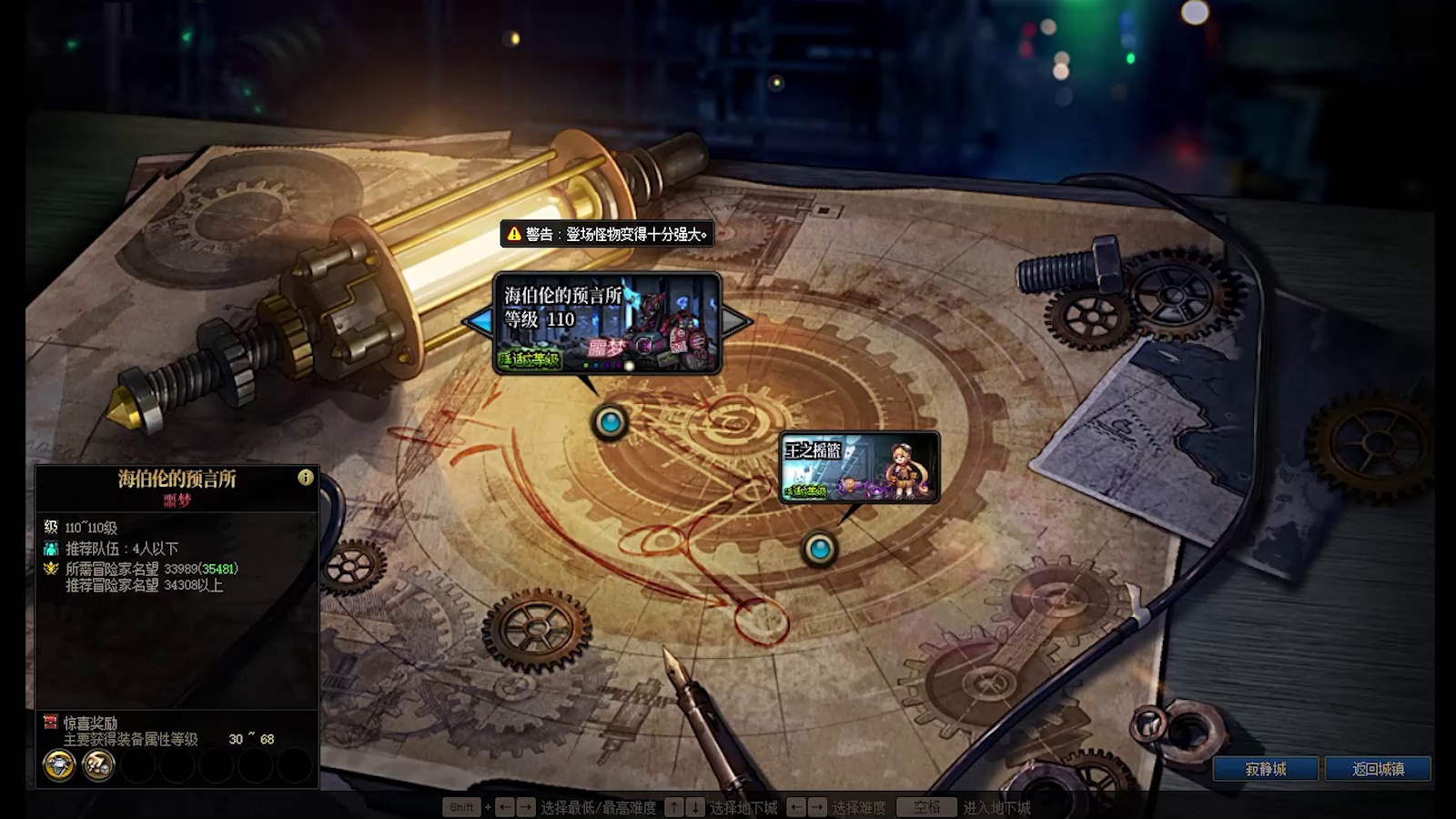Click the blue map node under 海伯伦的预言所
This screenshot has height=819, width=1456.
610,422
